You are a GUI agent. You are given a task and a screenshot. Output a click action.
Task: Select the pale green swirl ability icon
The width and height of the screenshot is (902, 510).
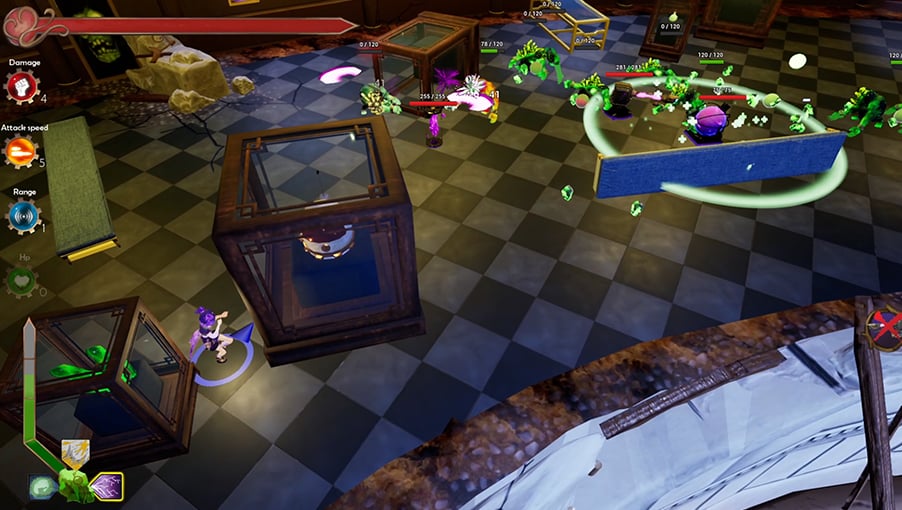point(43,487)
